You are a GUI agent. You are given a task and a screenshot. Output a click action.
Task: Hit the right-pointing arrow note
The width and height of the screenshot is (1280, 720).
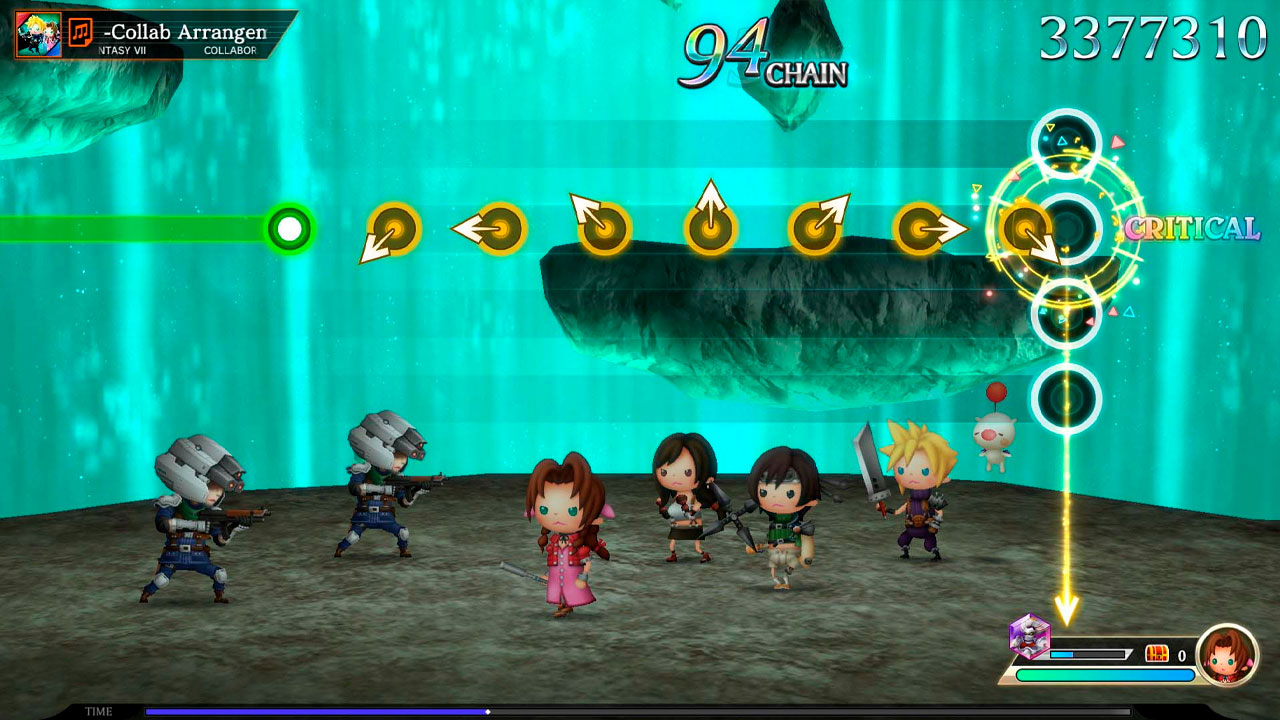921,229
